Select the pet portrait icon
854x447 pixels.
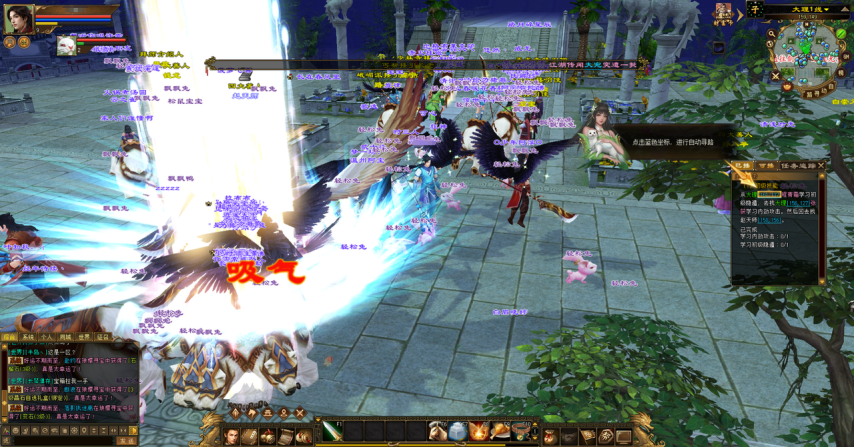67,45
